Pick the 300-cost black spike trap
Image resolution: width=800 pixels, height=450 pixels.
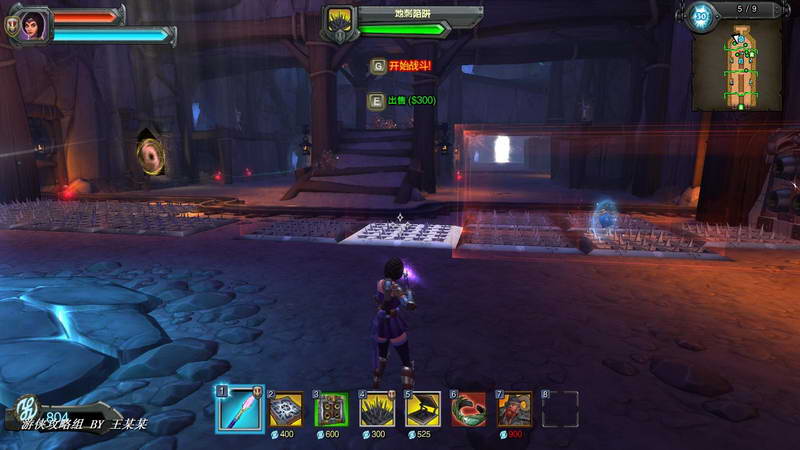tap(377, 409)
